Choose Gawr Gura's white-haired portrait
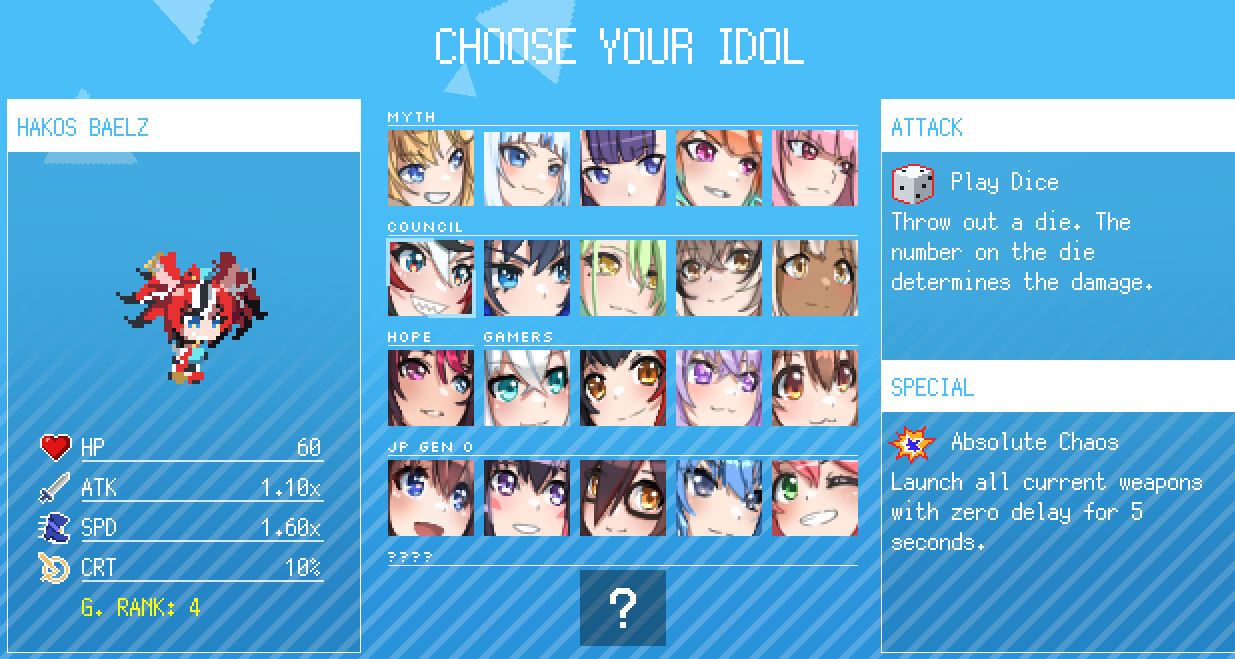This screenshot has width=1235, height=659. coord(527,168)
